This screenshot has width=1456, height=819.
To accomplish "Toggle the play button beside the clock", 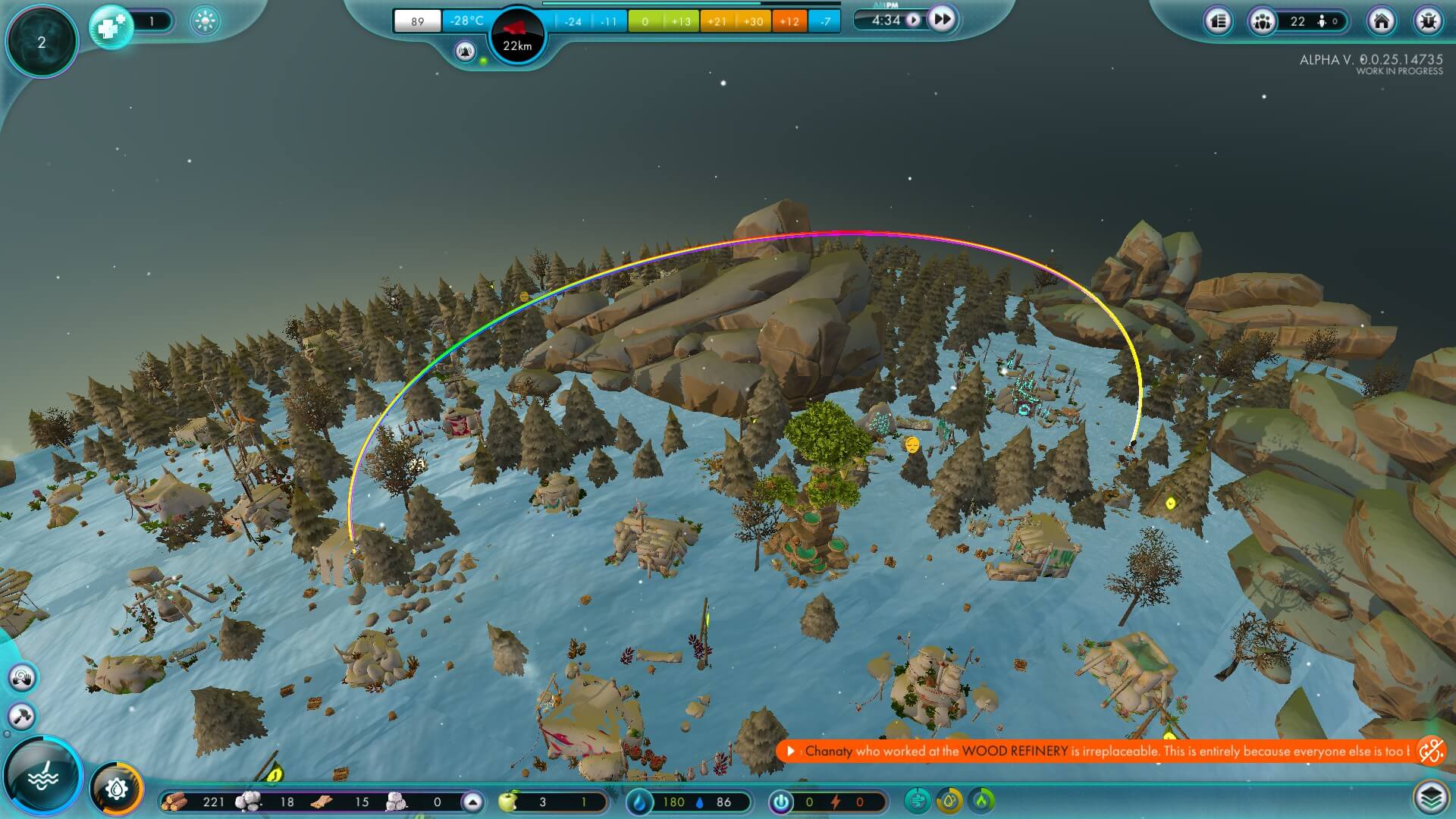I will point(914,20).
